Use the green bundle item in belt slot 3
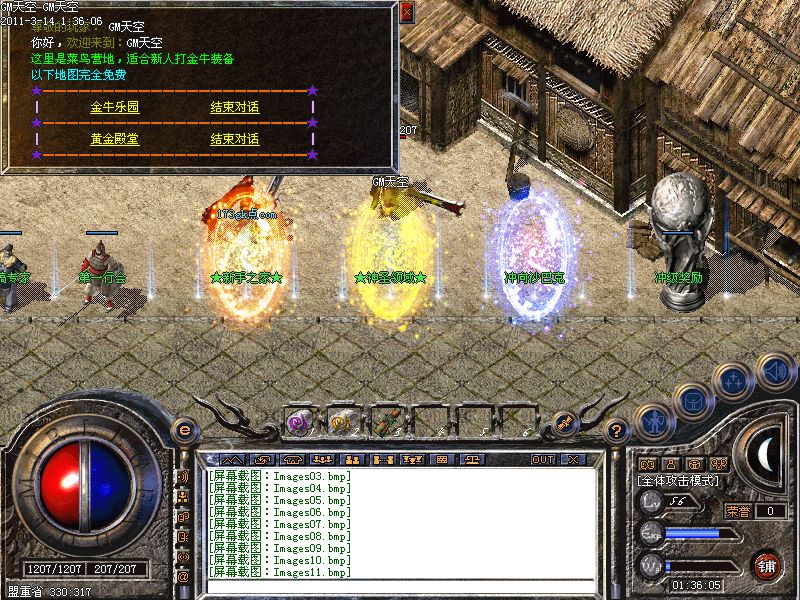Viewport: 800px width, 600px height. click(x=385, y=421)
